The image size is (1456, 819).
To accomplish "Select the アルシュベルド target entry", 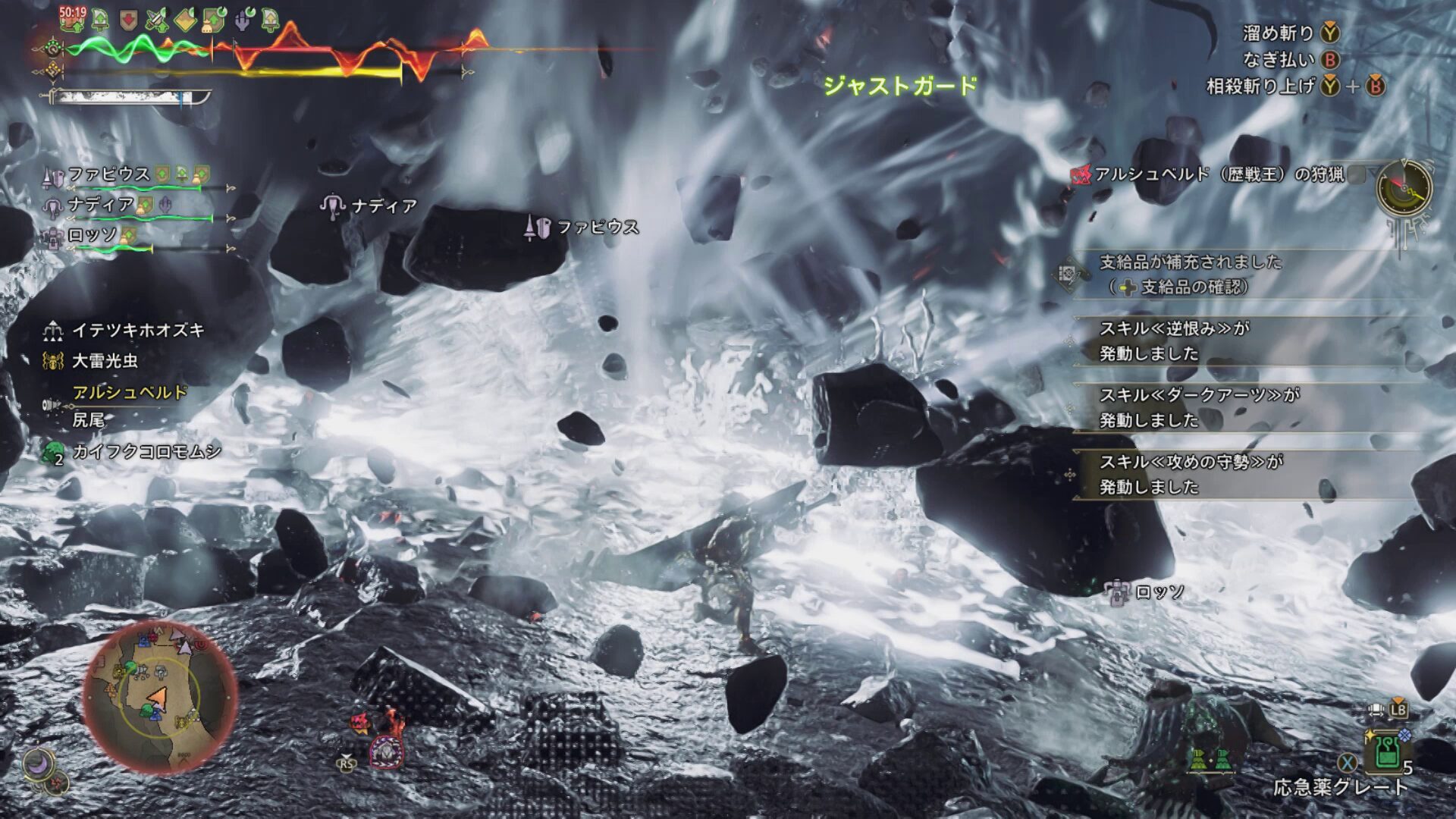I will (x=129, y=393).
